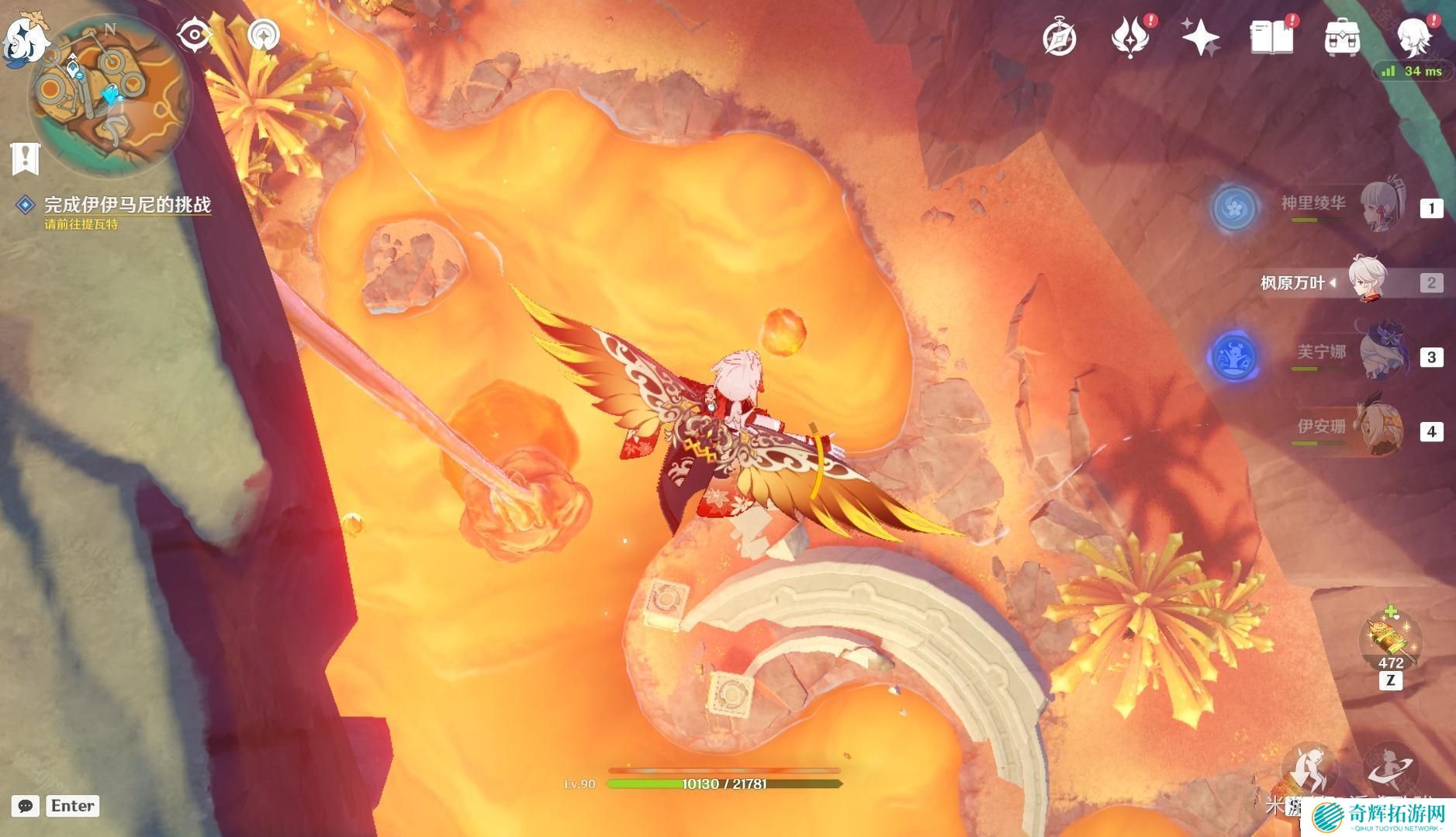
Task: Open the compass events icon
Action: point(1060,37)
